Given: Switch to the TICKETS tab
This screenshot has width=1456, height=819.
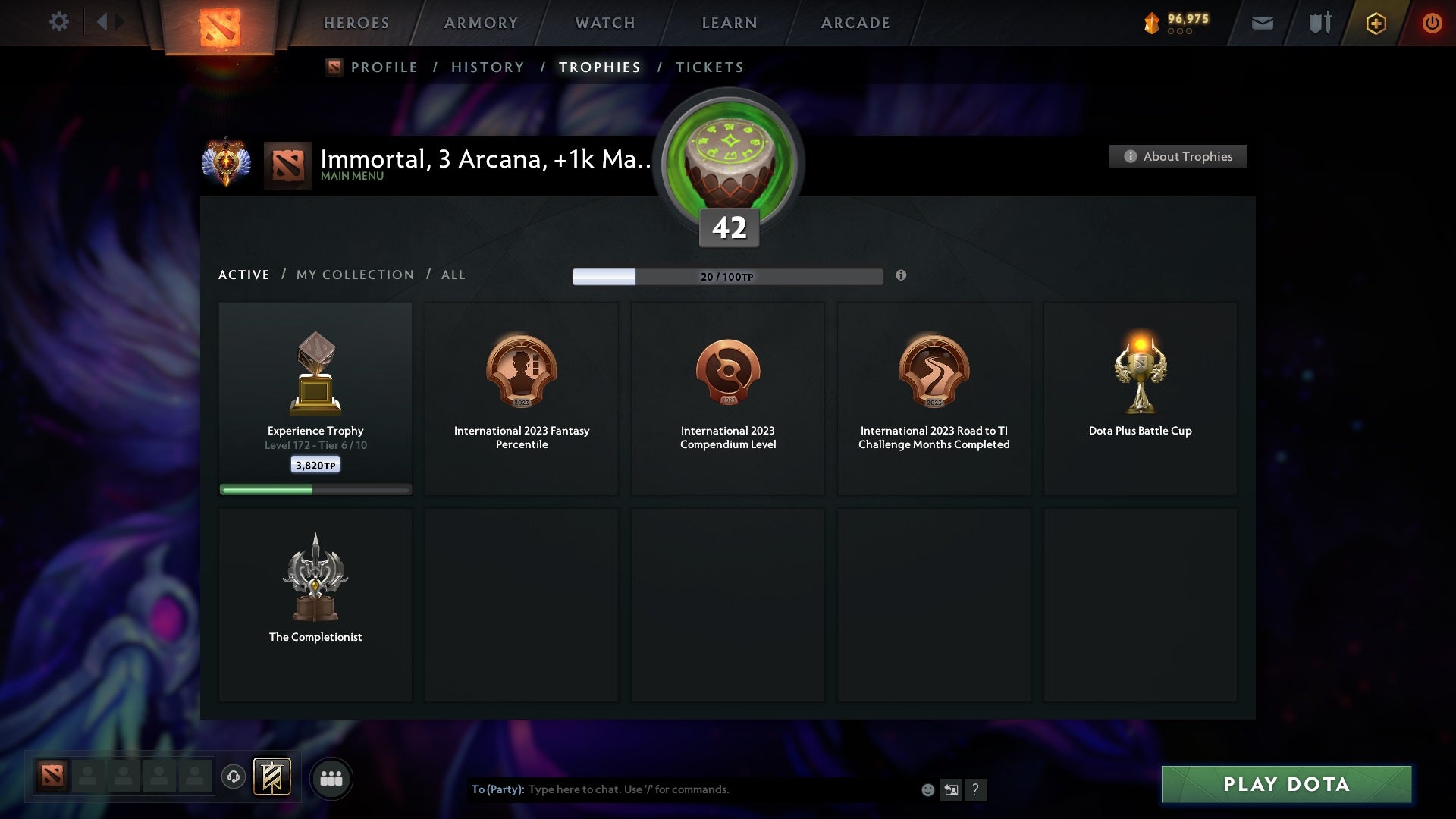Looking at the screenshot, I should click(x=708, y=67).
